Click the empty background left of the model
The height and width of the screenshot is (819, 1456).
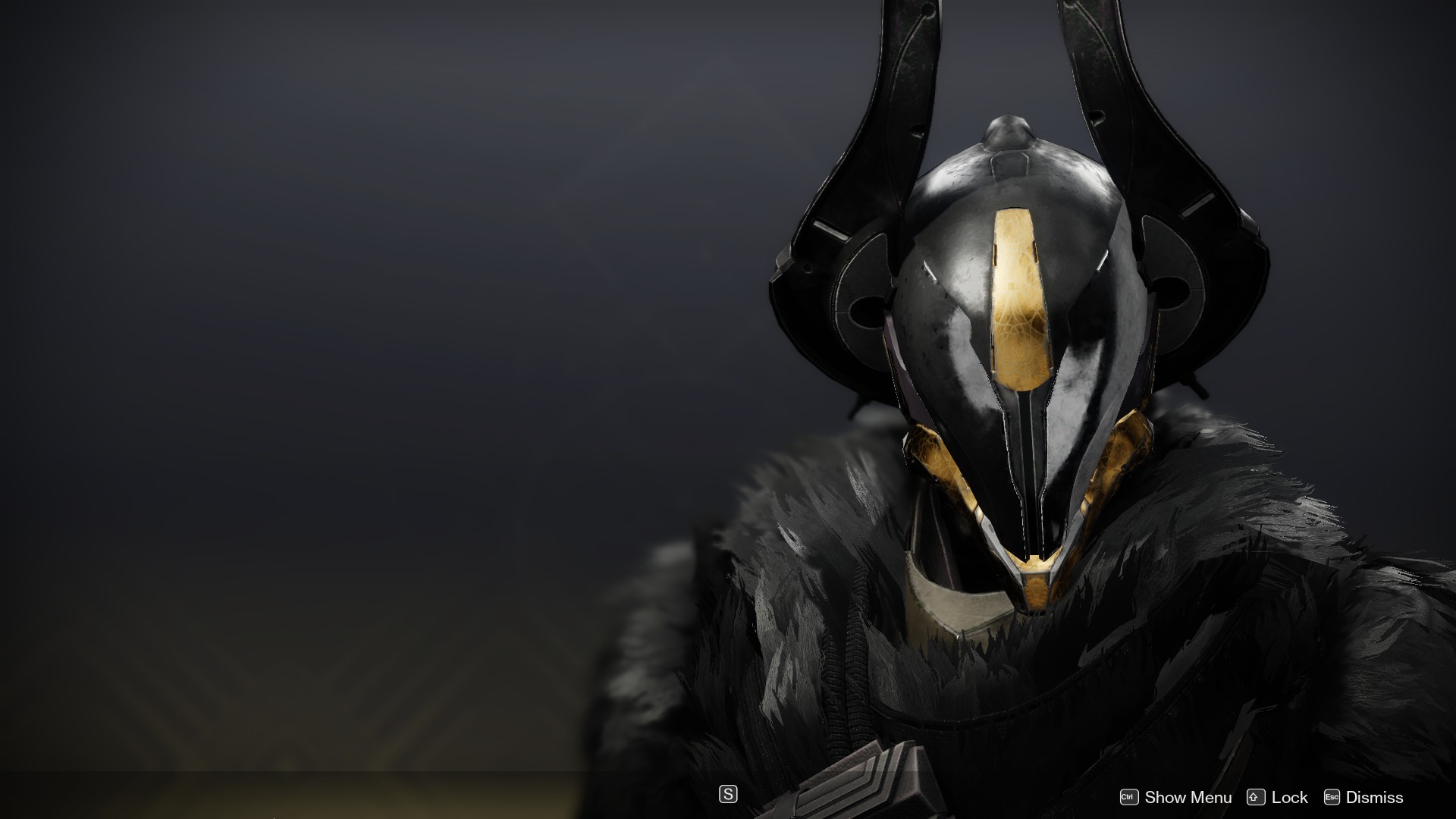pos(303,379)
